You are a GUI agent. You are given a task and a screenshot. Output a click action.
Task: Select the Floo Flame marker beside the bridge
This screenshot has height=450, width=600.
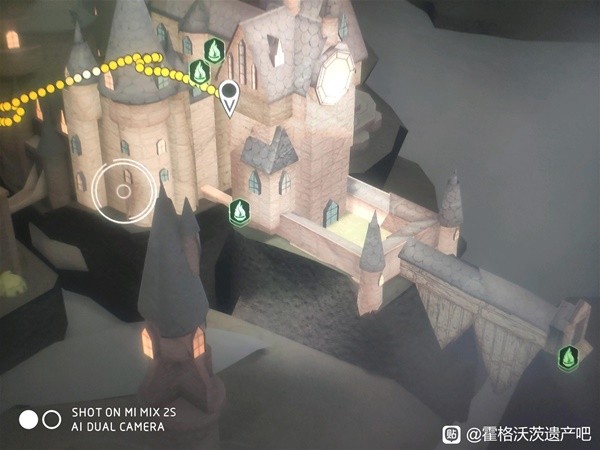click(568, 357)
